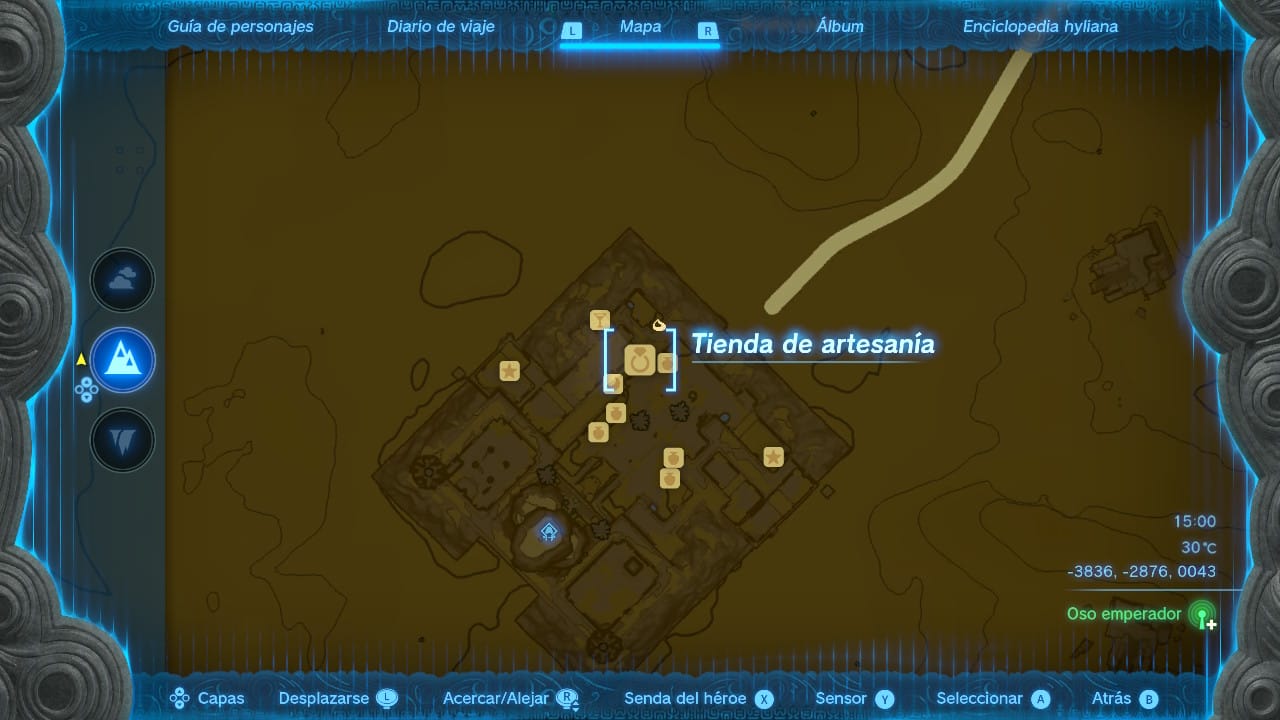Open the Diario de viaje tab

coord(441,26)
